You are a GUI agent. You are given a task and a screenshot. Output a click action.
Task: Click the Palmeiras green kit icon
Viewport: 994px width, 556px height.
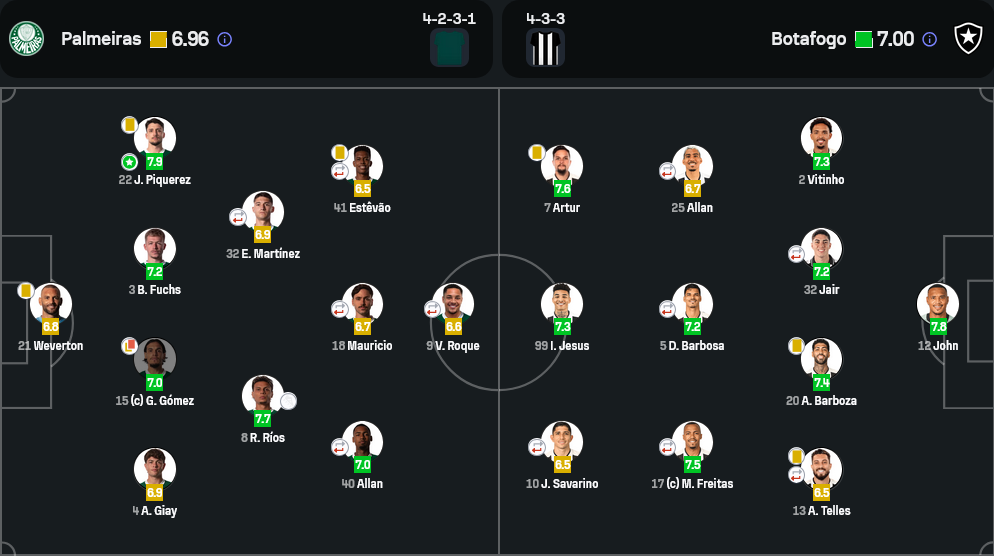pyautogui.click(x=449, y=47)
